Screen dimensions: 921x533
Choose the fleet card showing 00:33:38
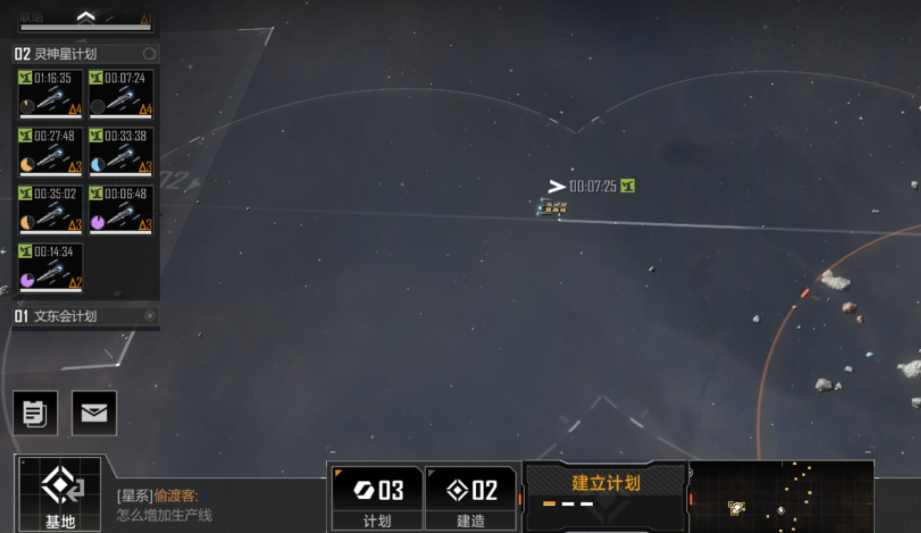point(120,152)
